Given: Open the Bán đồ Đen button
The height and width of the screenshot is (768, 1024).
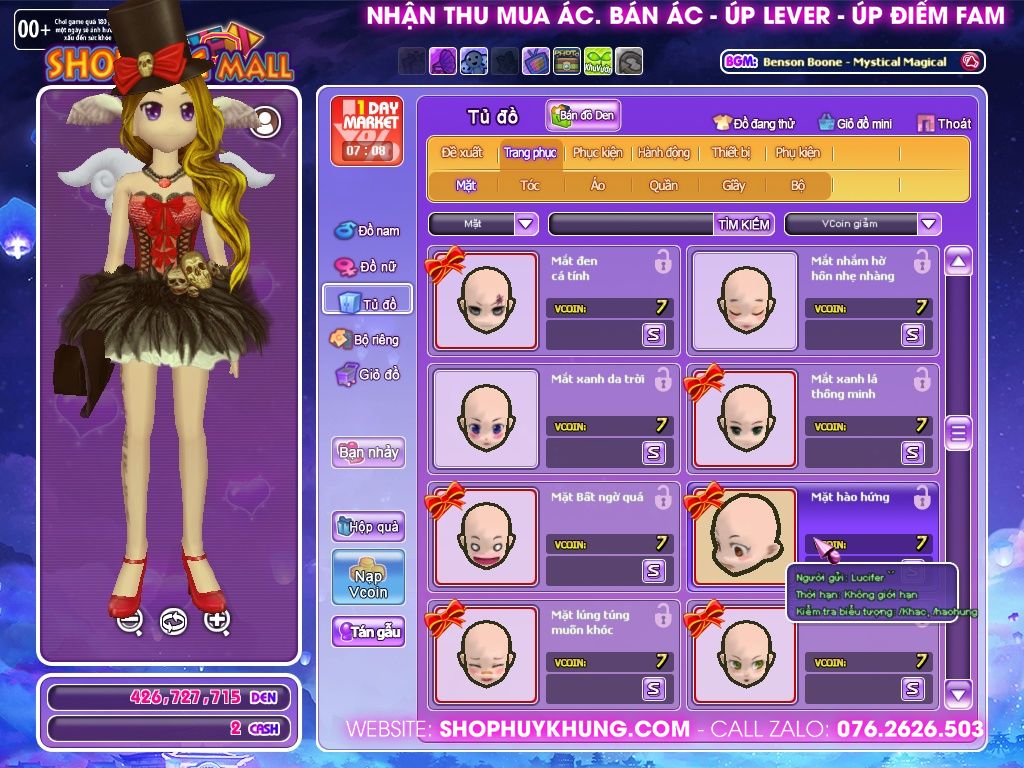Looking at the screenshot, I should tap(583, 116).
